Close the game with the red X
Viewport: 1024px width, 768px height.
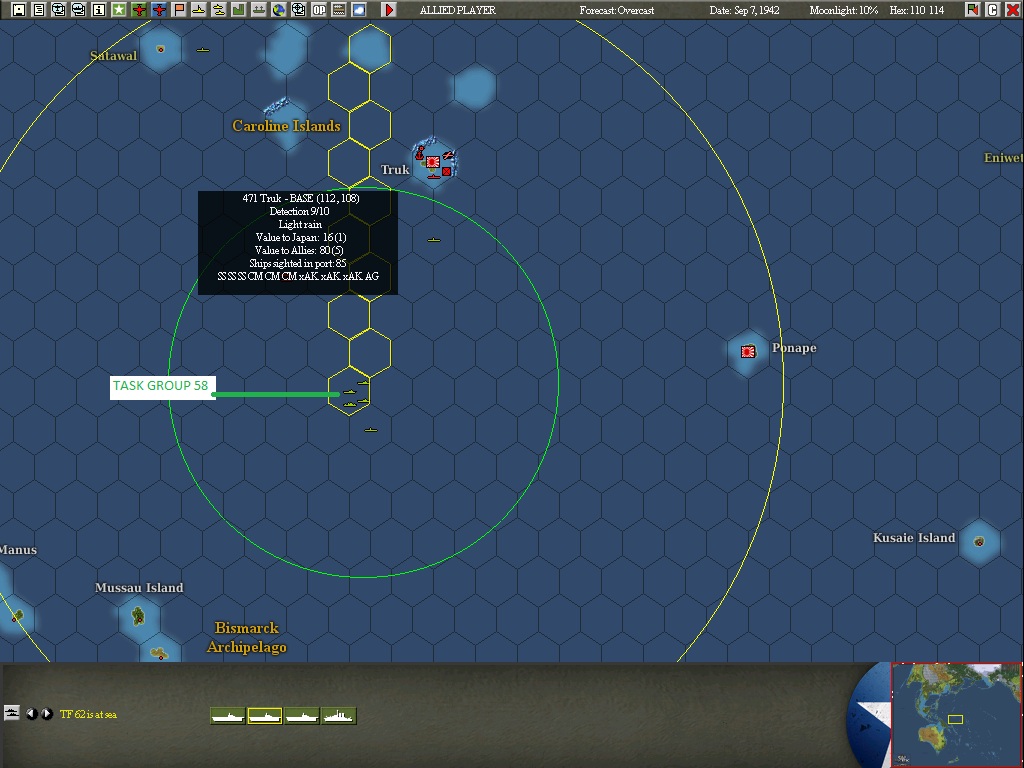point(1013,10)
